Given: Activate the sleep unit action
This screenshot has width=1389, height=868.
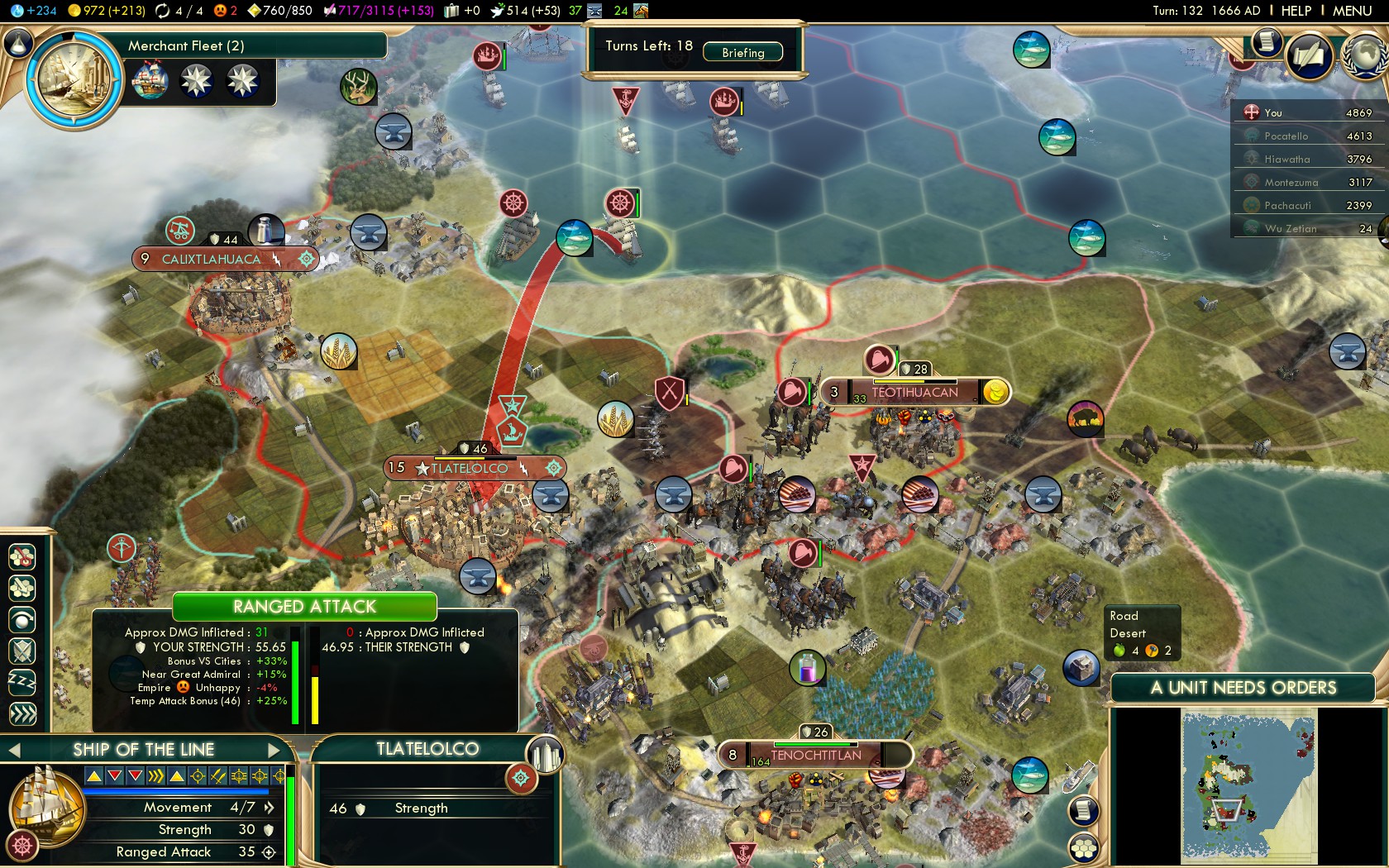Looking at the screenshot, I should tap(22, 682).
